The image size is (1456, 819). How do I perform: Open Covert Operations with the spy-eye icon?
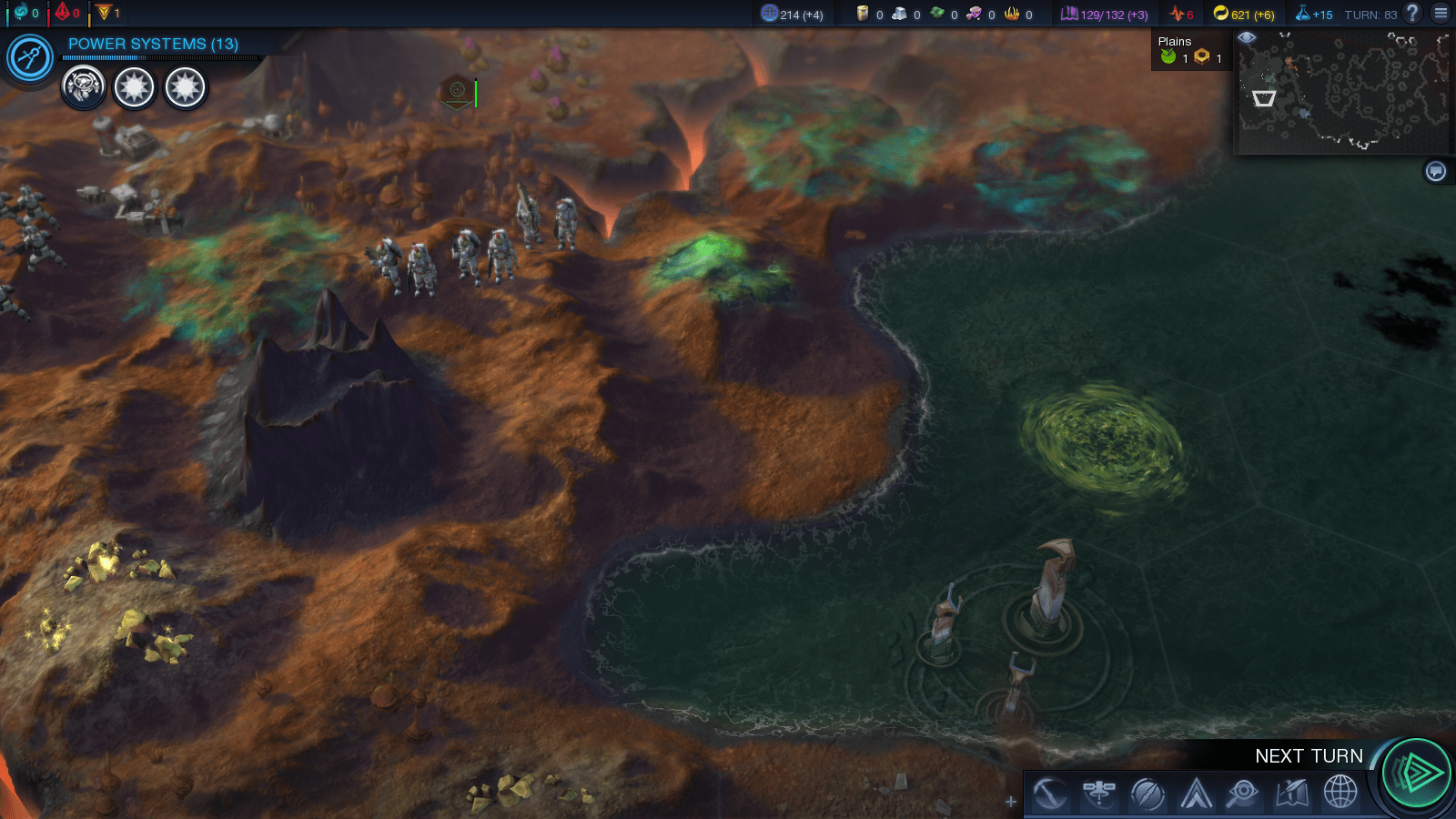1244,794
